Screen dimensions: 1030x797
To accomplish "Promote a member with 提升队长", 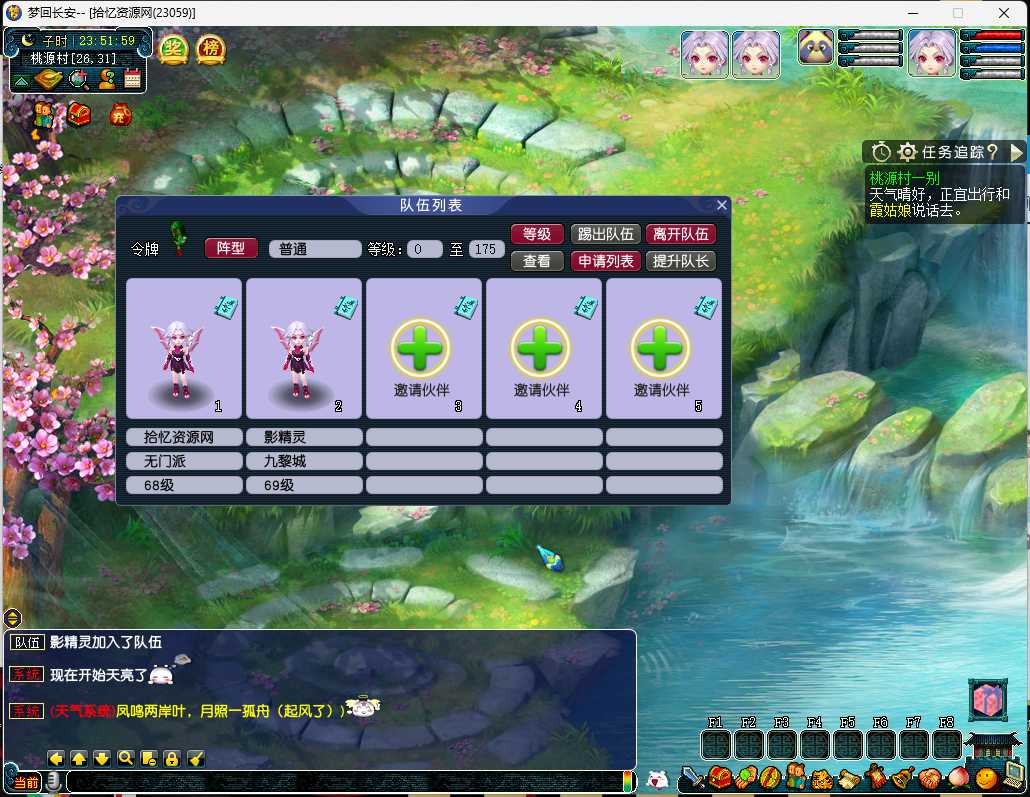I will coord(681,261).
